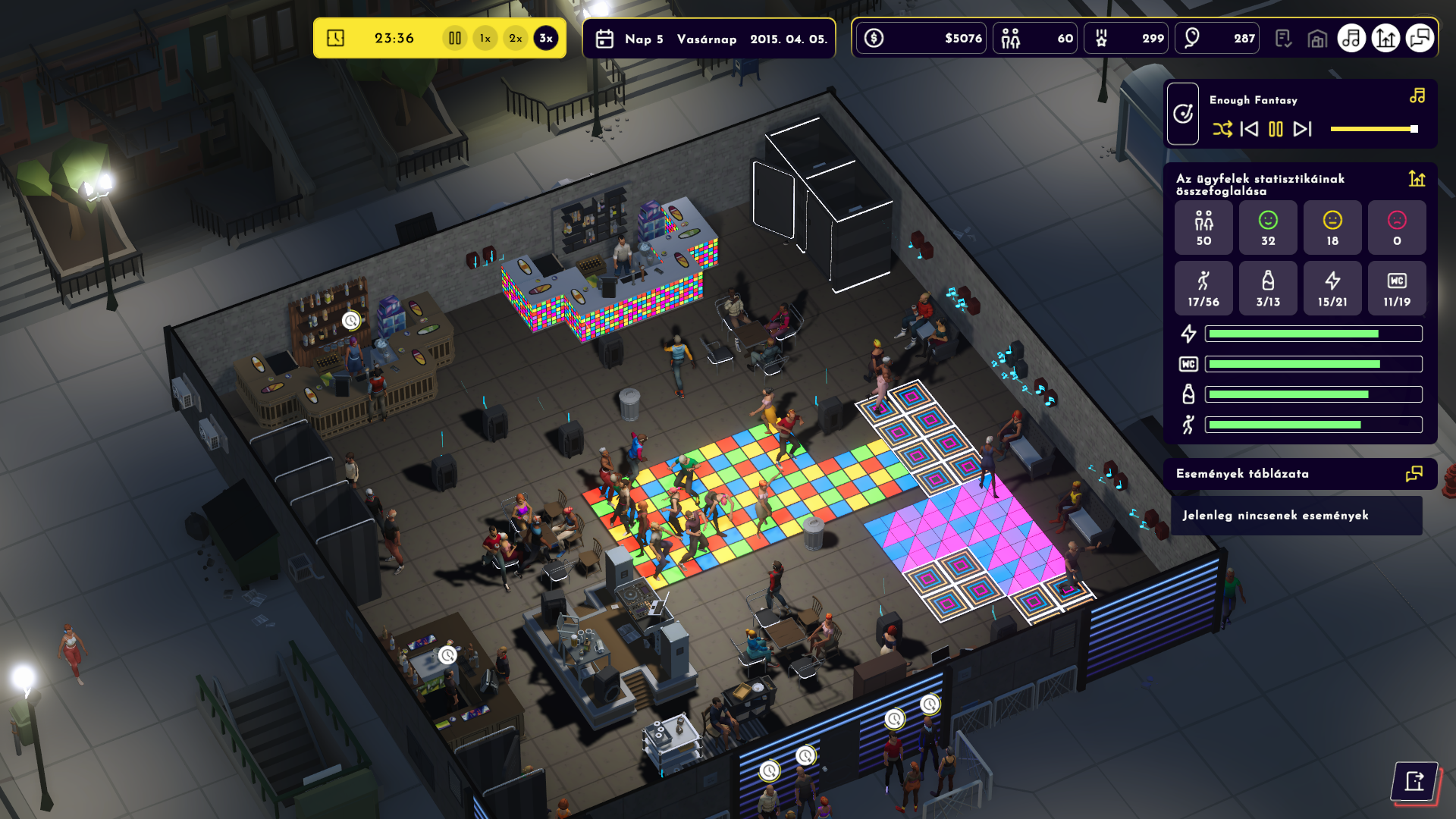Open the playlist note icon
Viewport: 1456px width, 819px height.
pos(1417,96)
